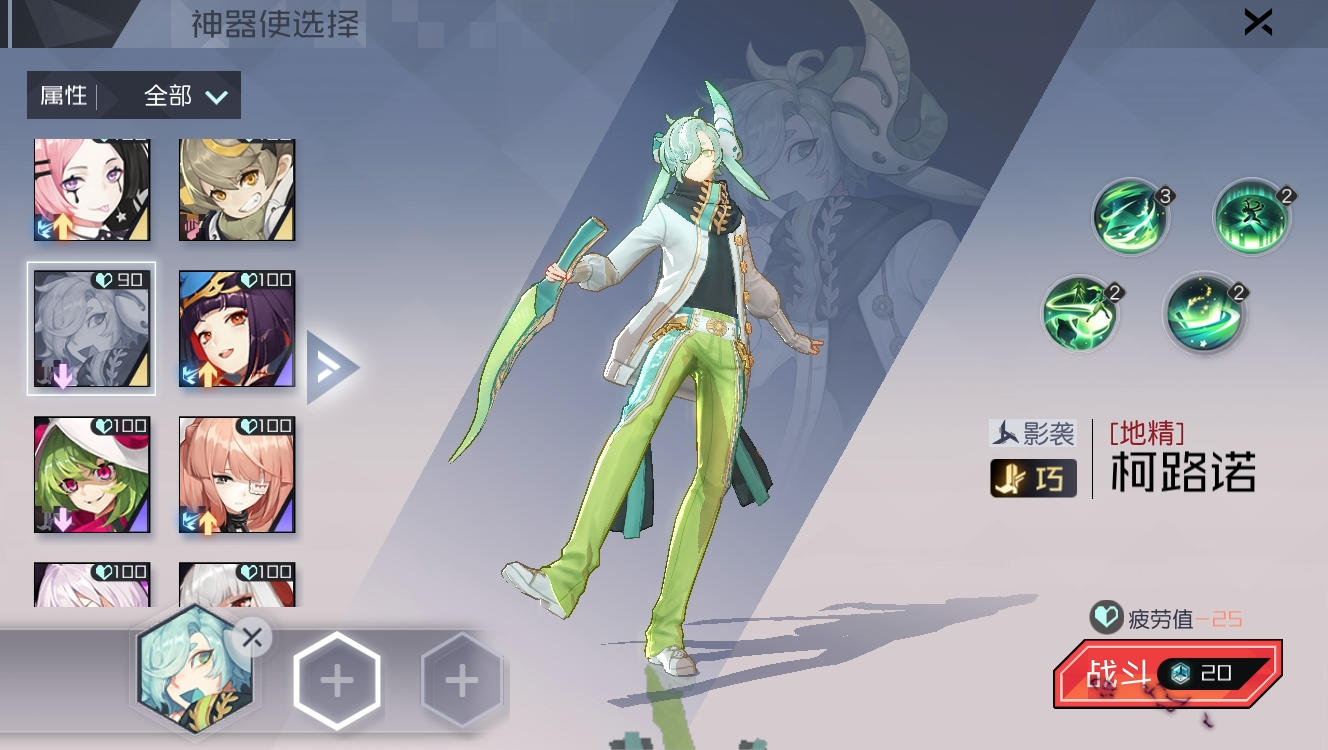The image size is (1328, 750).
Task: Click the gold 巧 attribute badge
Action: click(1032, 478)
